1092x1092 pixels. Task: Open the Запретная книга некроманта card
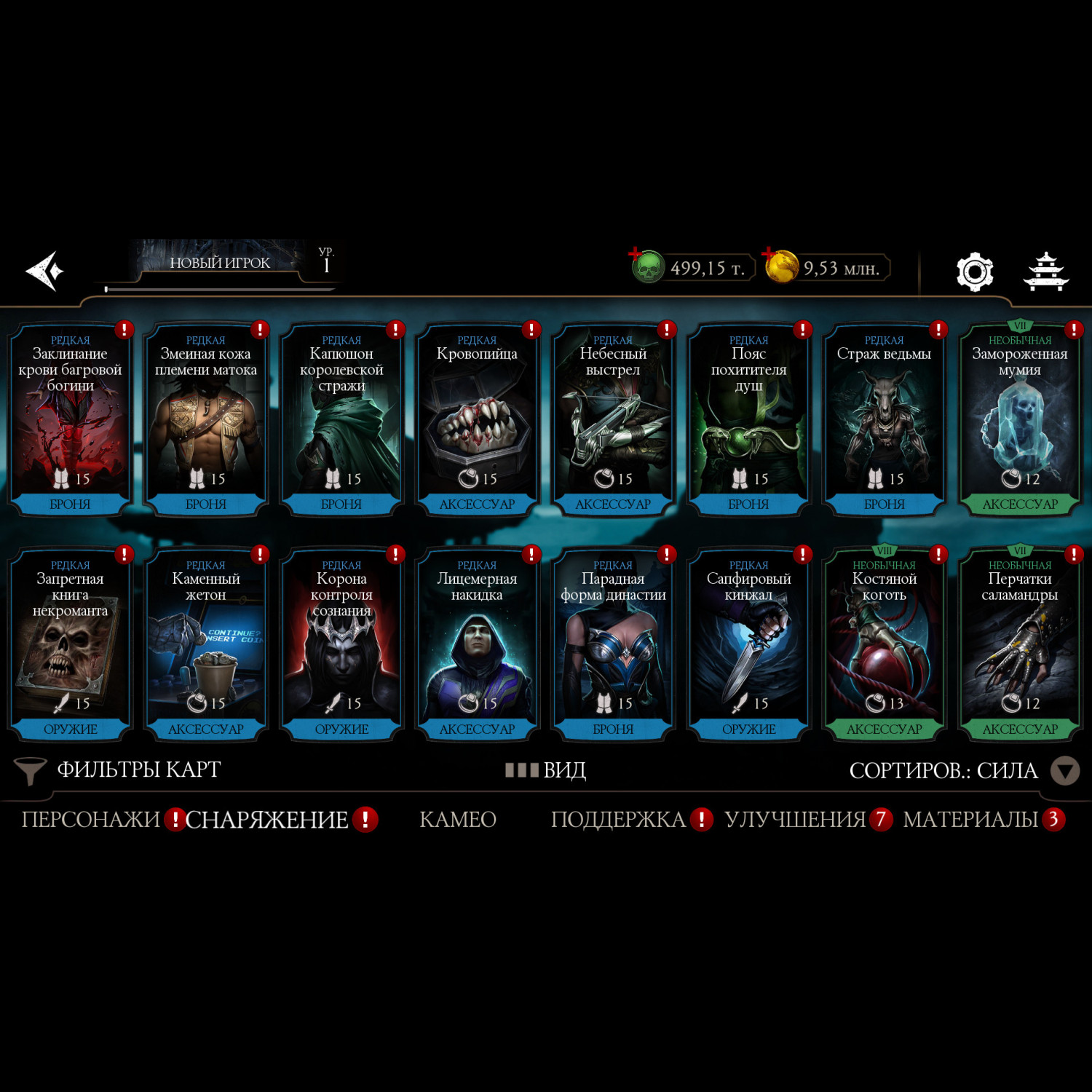point(70,645)
